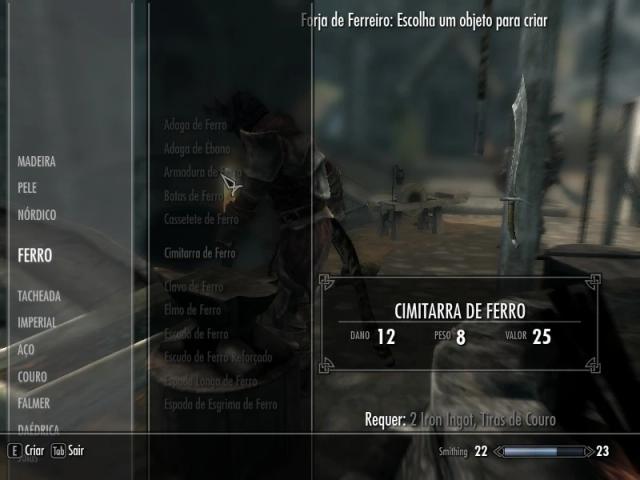Image resolution: width=640 pixels, height=480 pixels.
Task: Select the Tacheada category
Action: tap(39, 296)
